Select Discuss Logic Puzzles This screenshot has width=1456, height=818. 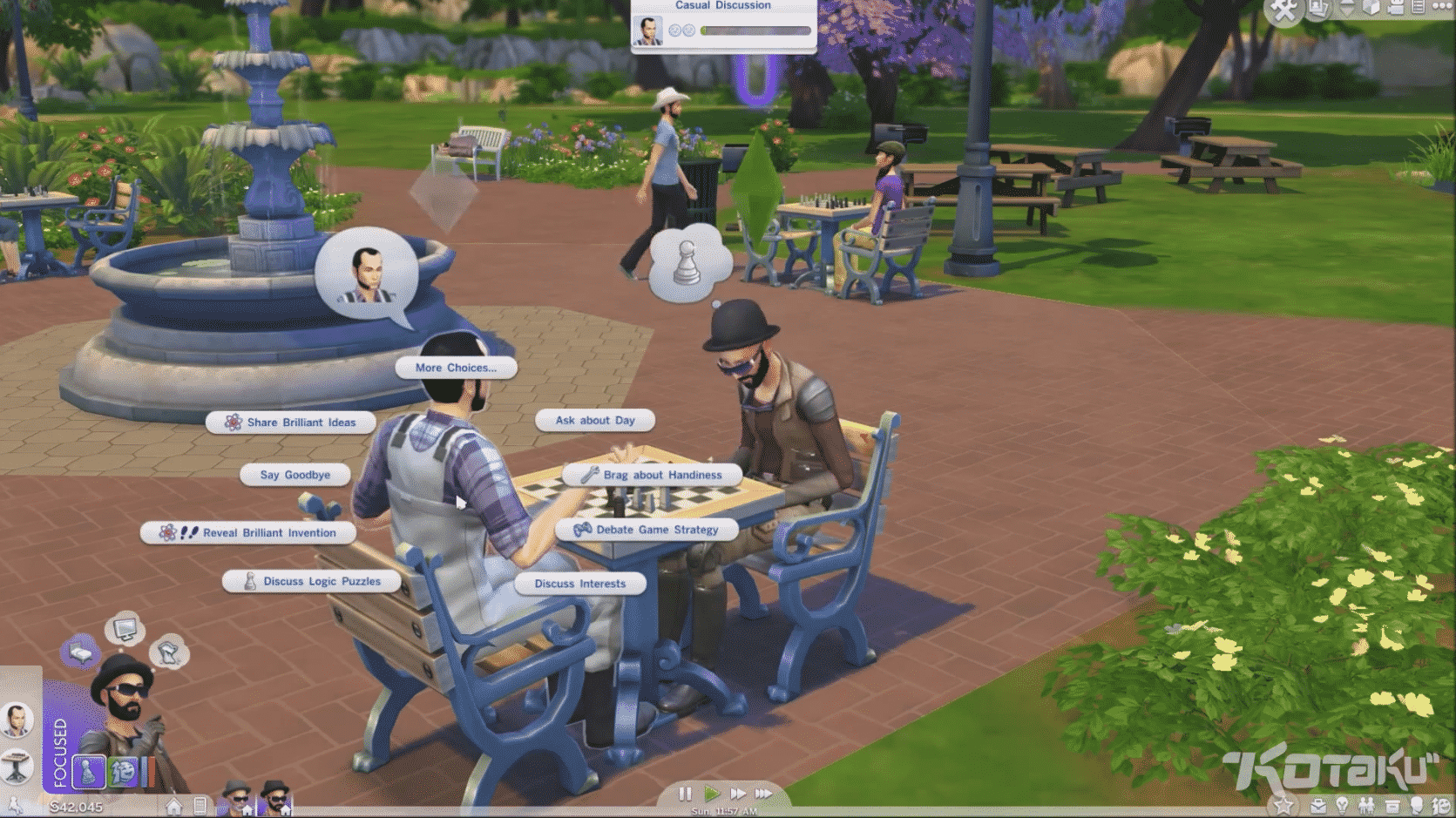(312, 581)
